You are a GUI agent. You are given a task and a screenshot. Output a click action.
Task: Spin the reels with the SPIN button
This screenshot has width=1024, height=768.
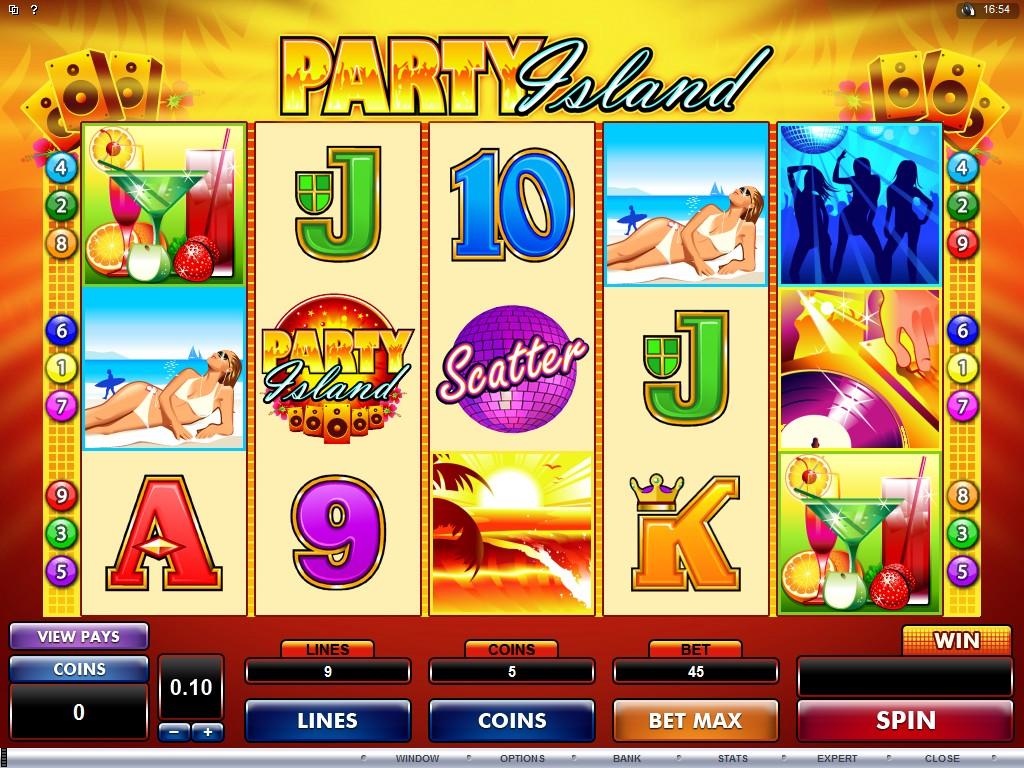(x=905, y=720)
